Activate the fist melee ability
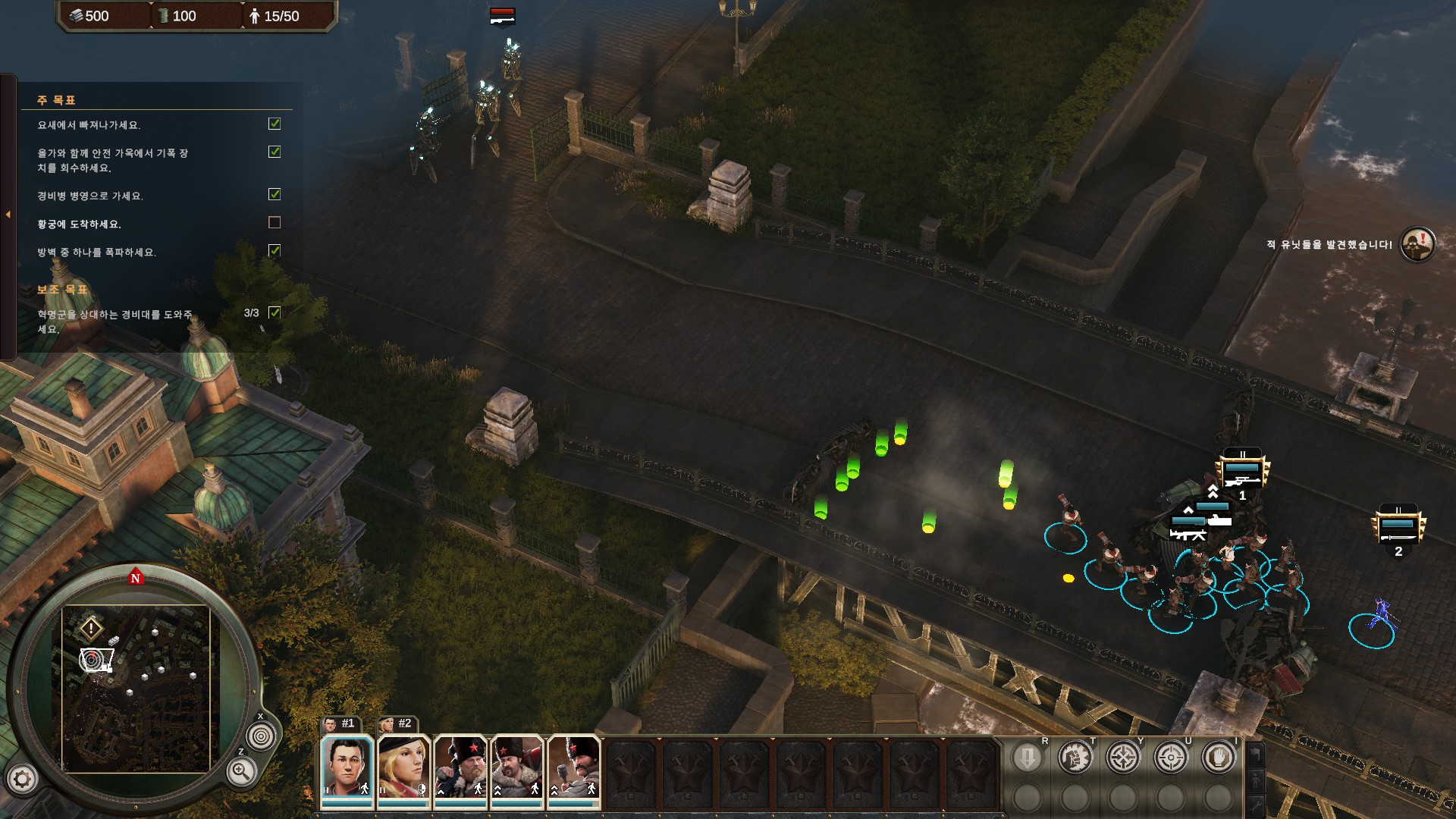 [x=1075, y=757]
